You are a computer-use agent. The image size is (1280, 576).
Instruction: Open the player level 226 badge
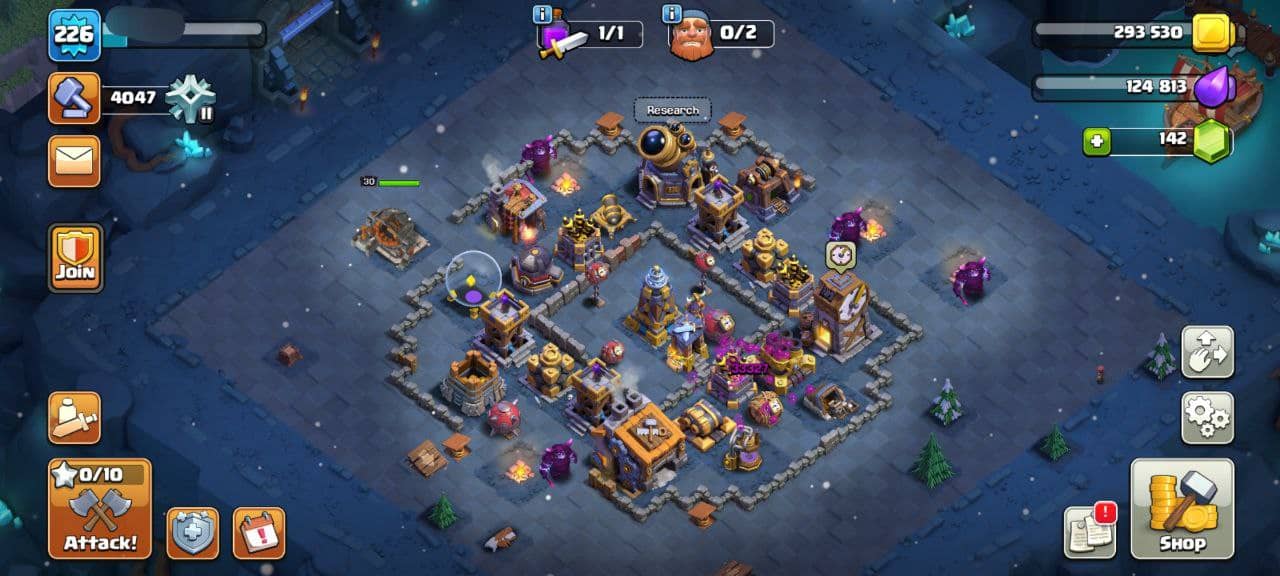[x=74, y=35]
